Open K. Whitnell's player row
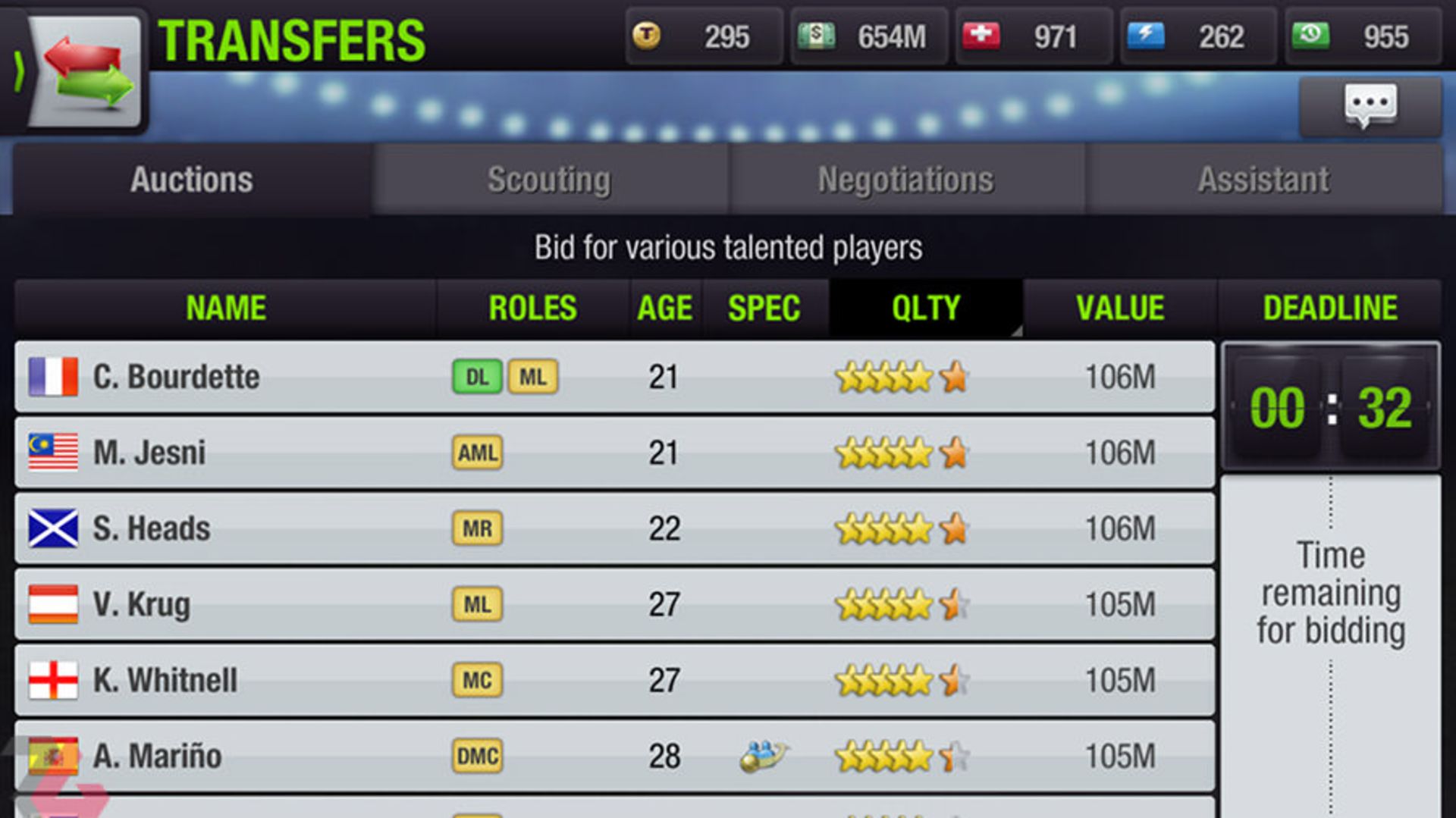 (x=614, y=680)
